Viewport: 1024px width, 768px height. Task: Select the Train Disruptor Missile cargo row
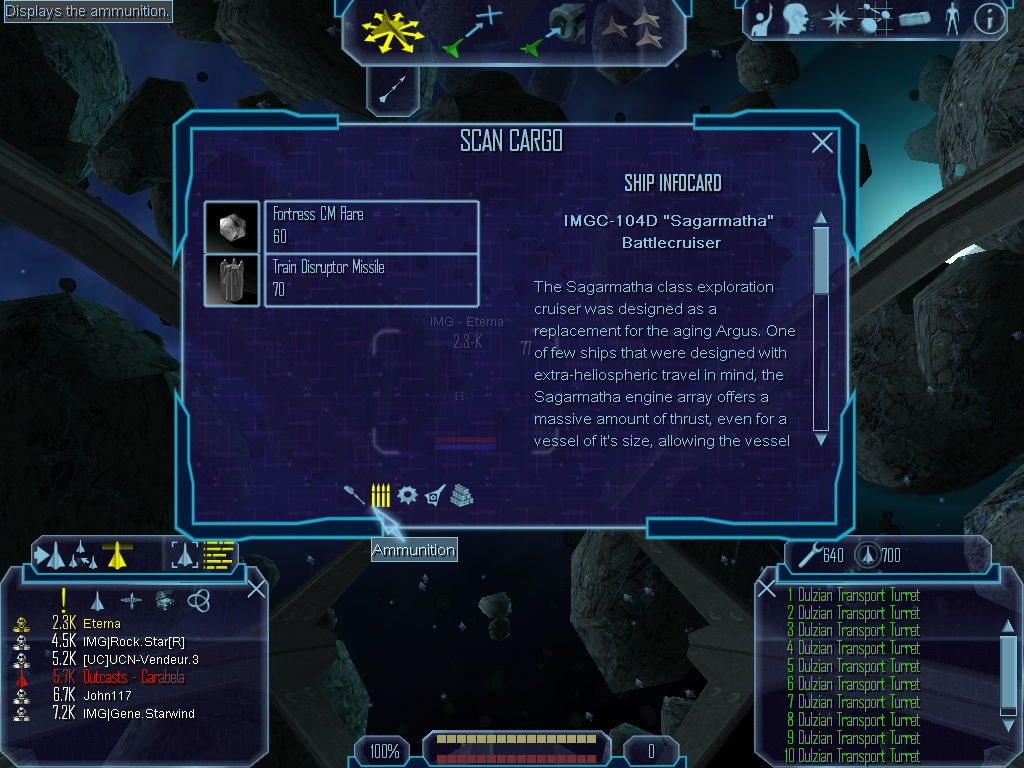tap(370, 280)
